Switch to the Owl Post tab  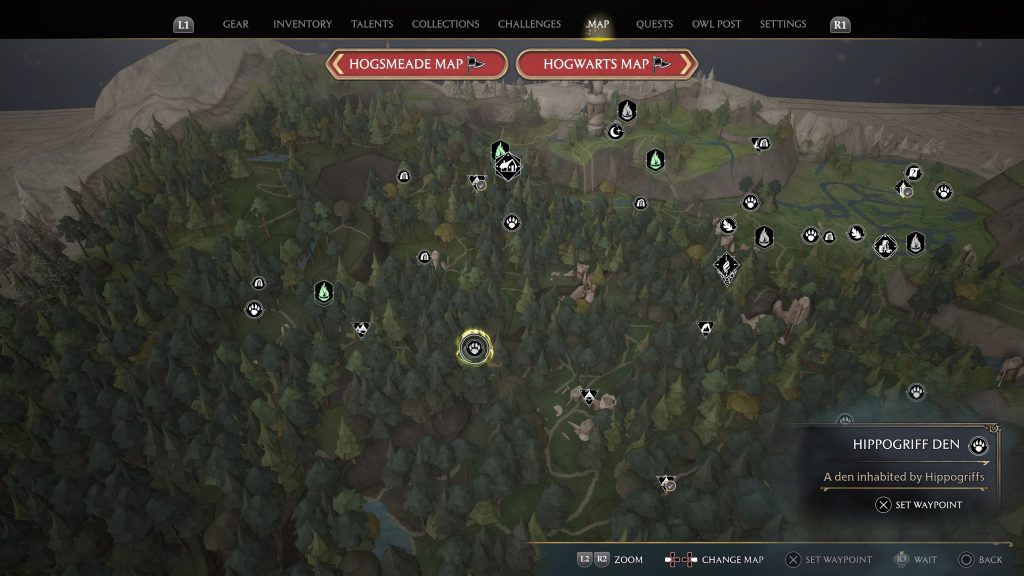[716, 24]
